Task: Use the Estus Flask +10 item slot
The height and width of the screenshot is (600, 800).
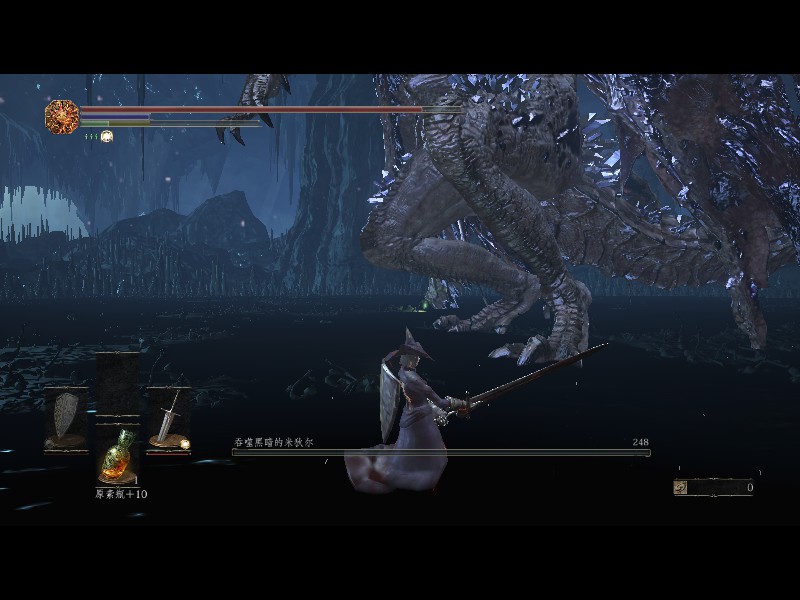Action: [x=117, y=458]
